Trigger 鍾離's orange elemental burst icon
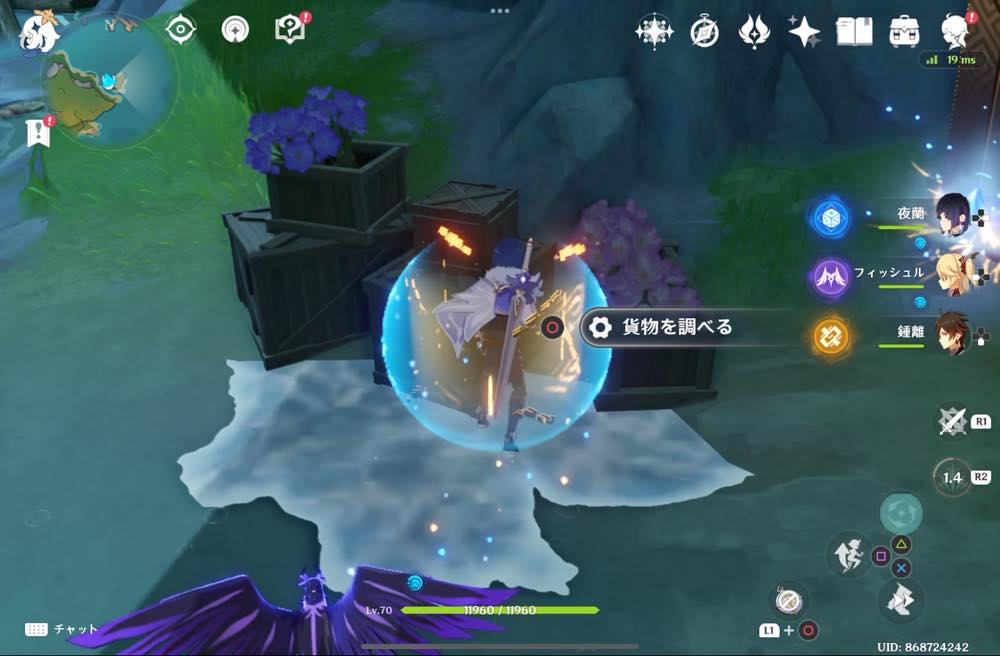This screenshot has width=1000, height=656. click(x=830, y=337)
